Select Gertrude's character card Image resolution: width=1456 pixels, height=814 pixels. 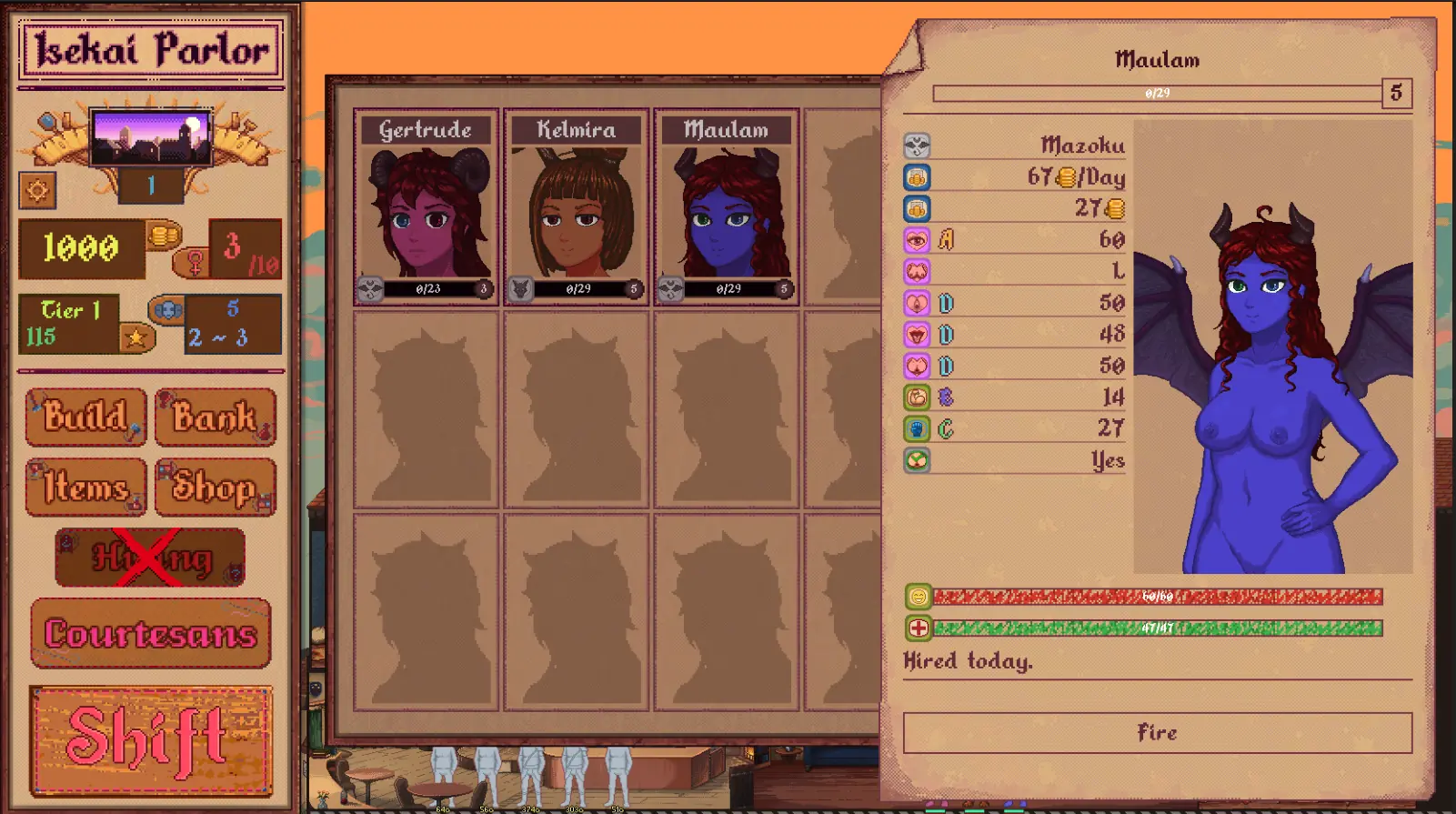coord(426,207)
